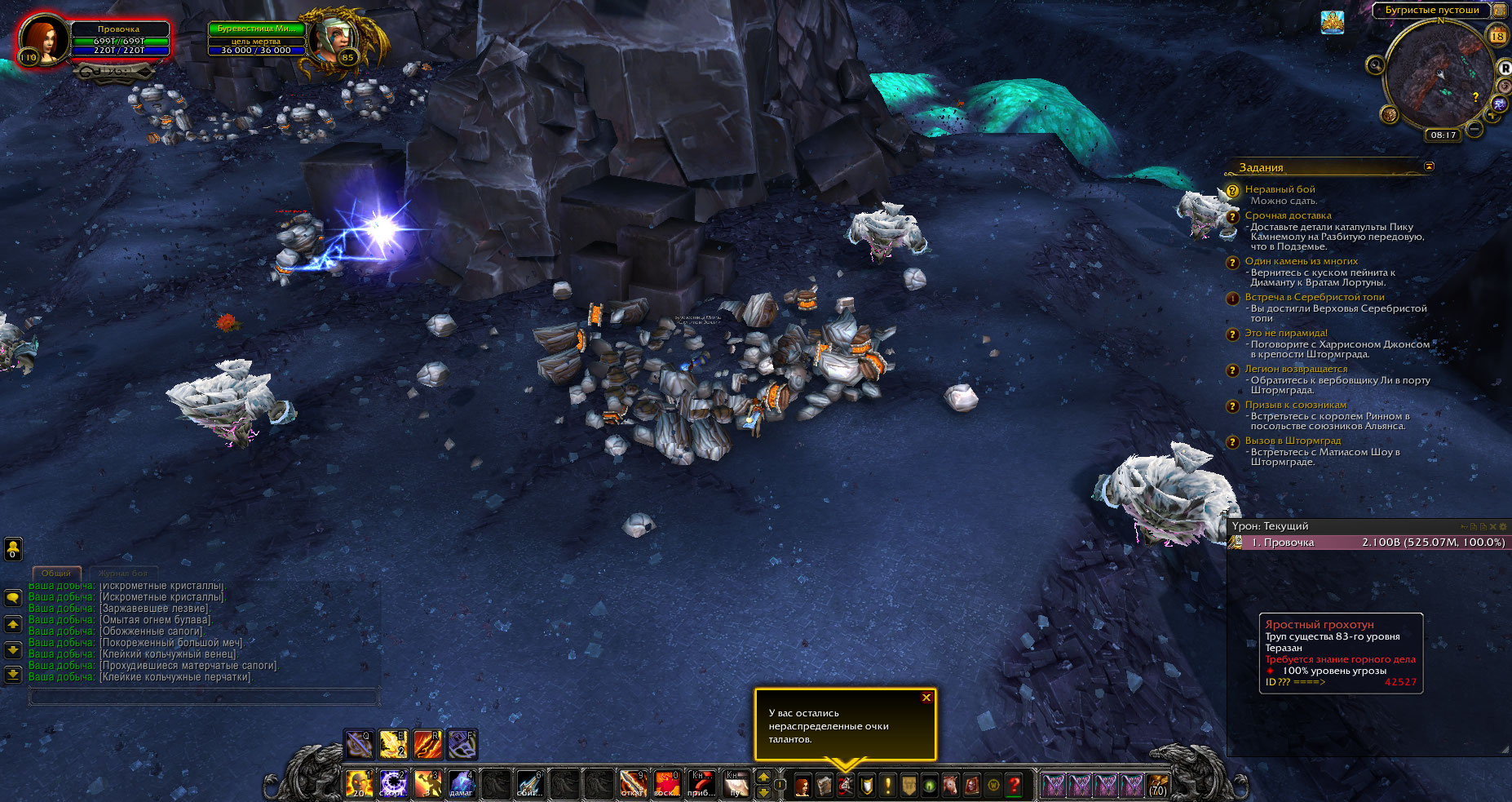
Task: Open the calendar showing day 18
Action: (x=1498, y=36)
